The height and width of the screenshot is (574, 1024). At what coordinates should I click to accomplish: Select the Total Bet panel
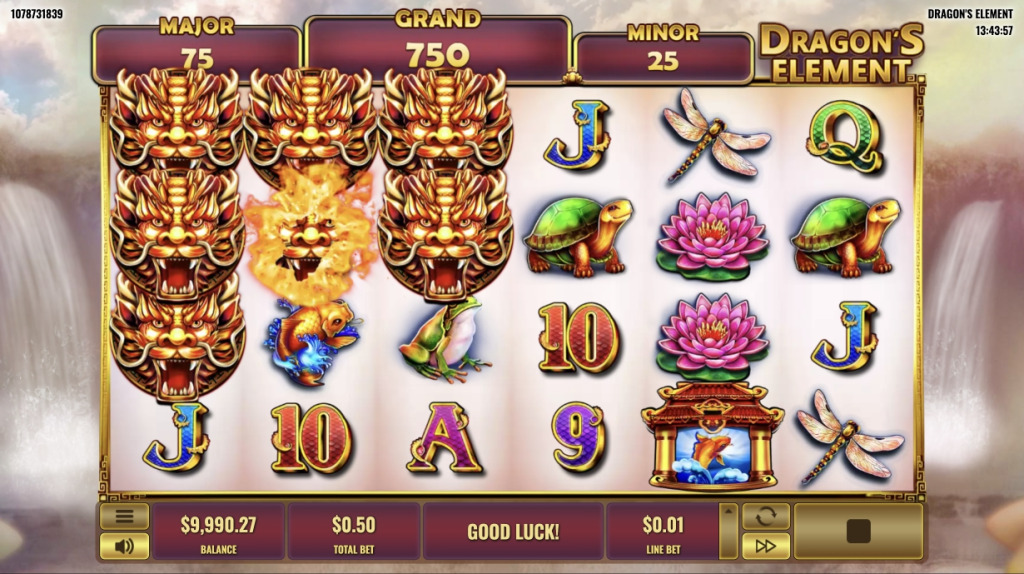354,531
